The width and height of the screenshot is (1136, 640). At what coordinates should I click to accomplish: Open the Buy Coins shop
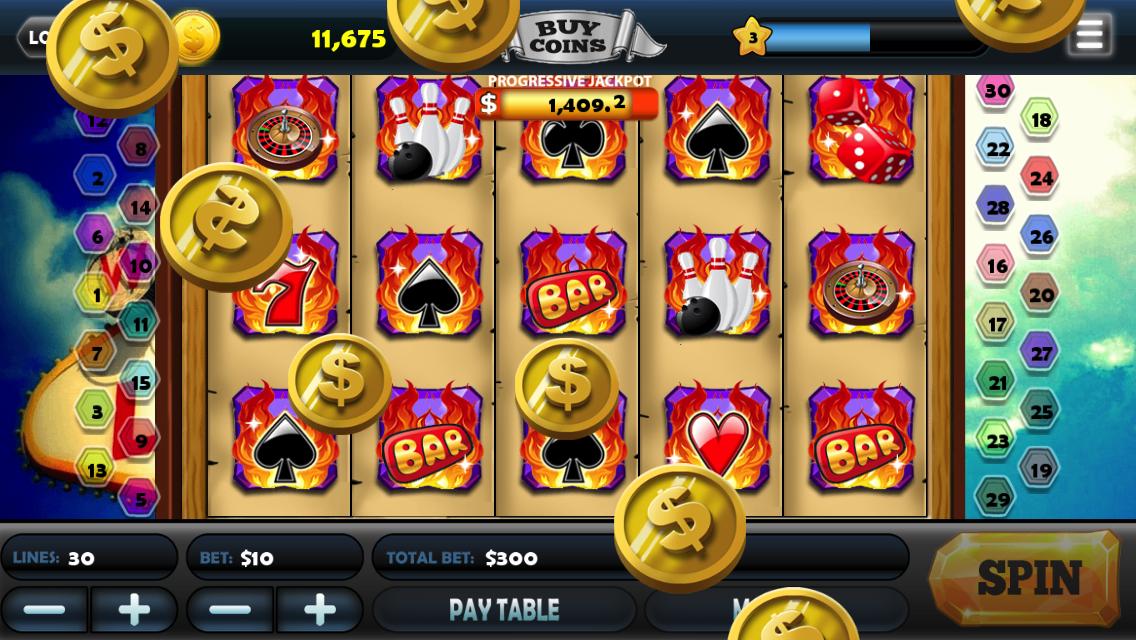[x=567, y=38]
